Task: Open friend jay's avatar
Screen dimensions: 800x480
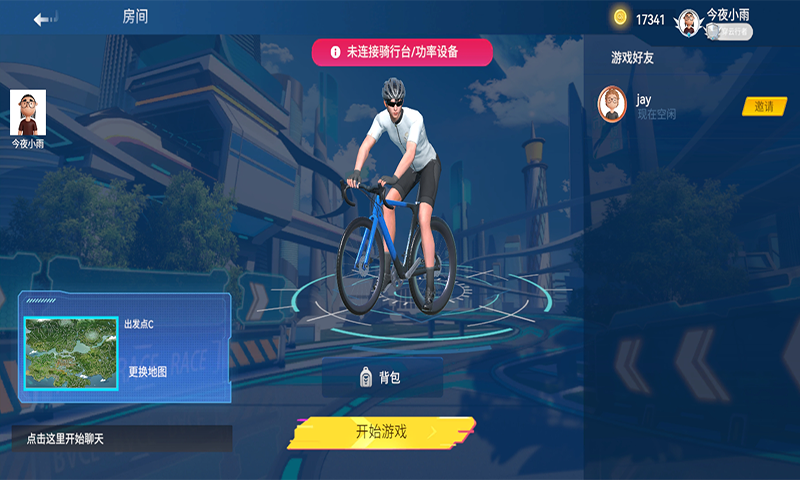Action: point(612,104)
